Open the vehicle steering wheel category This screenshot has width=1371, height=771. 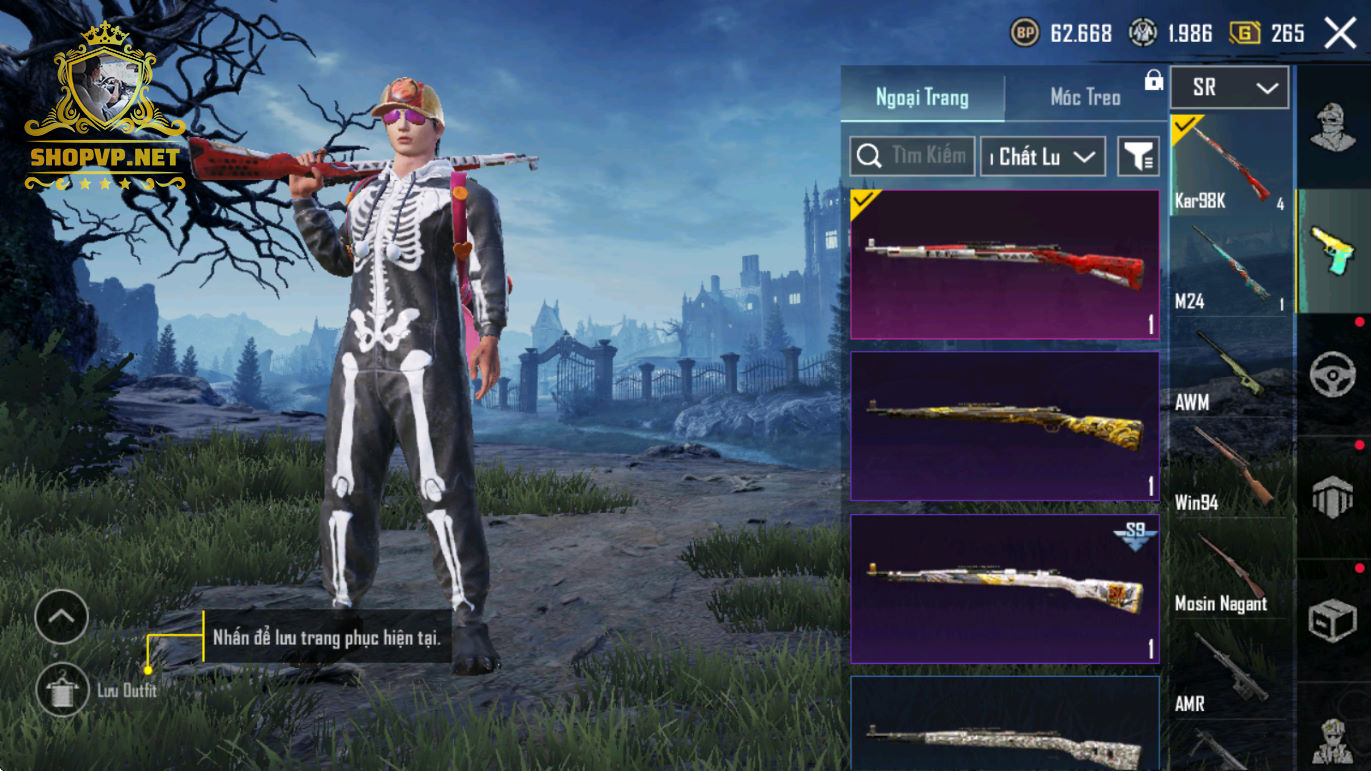coord(1332,374)
